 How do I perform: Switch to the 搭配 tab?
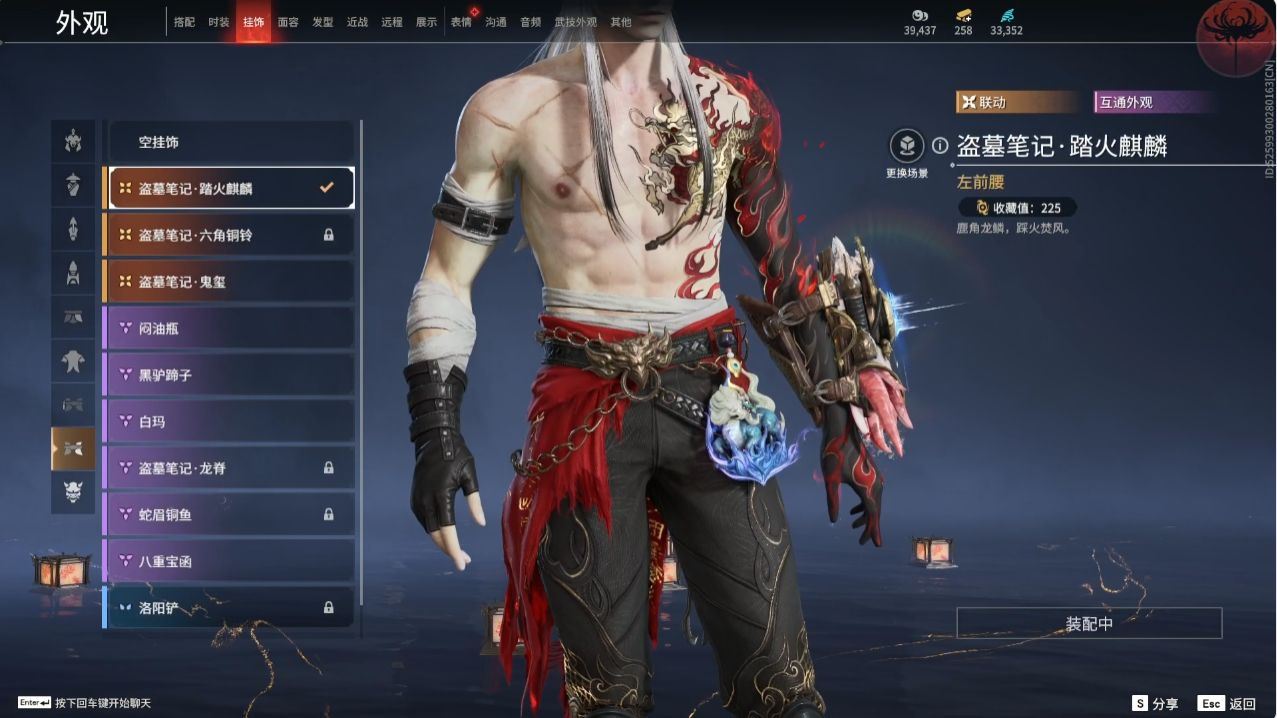pos(184,22)
